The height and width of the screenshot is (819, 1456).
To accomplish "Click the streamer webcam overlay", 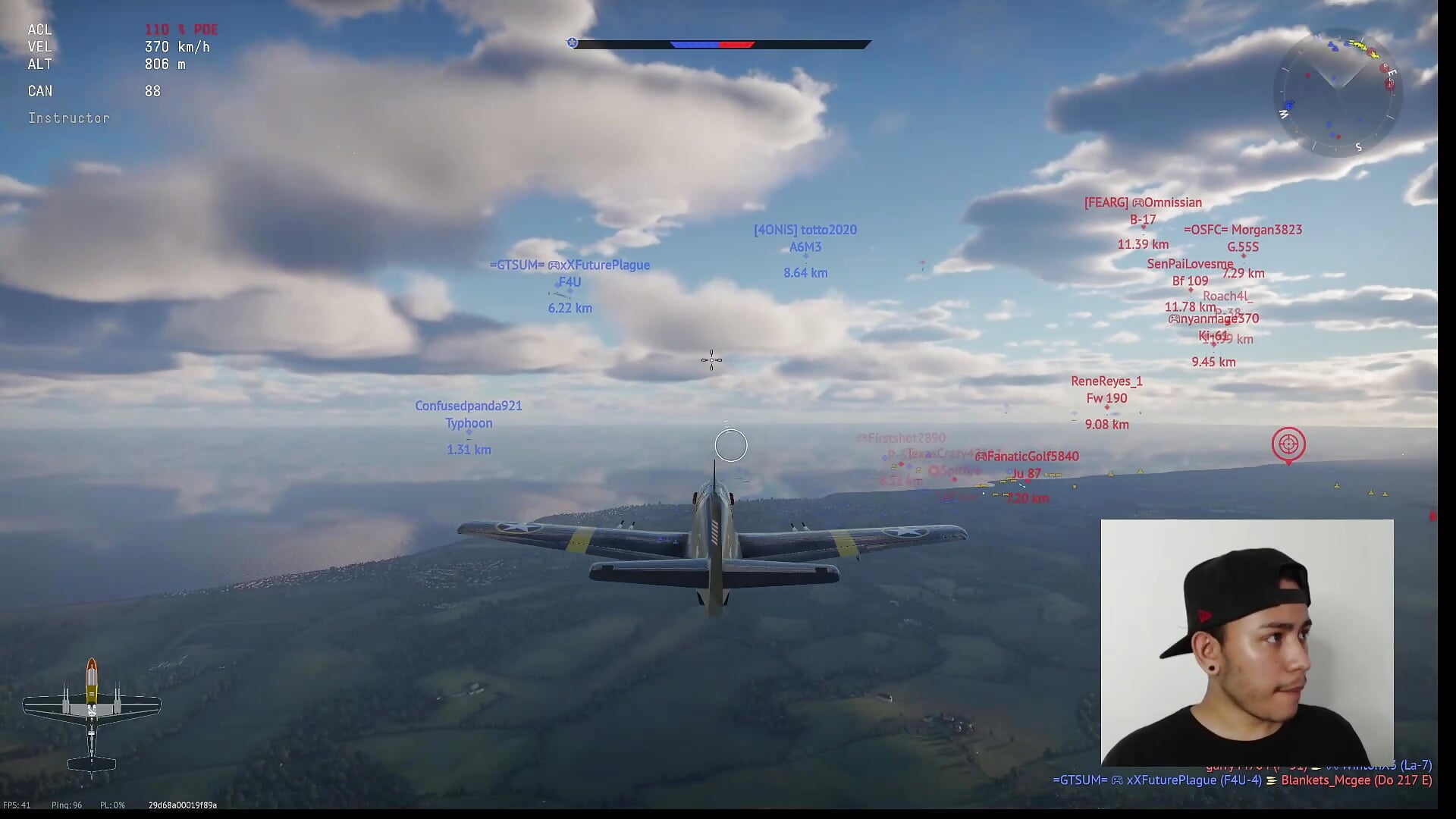I will (x=1247, y=642).
